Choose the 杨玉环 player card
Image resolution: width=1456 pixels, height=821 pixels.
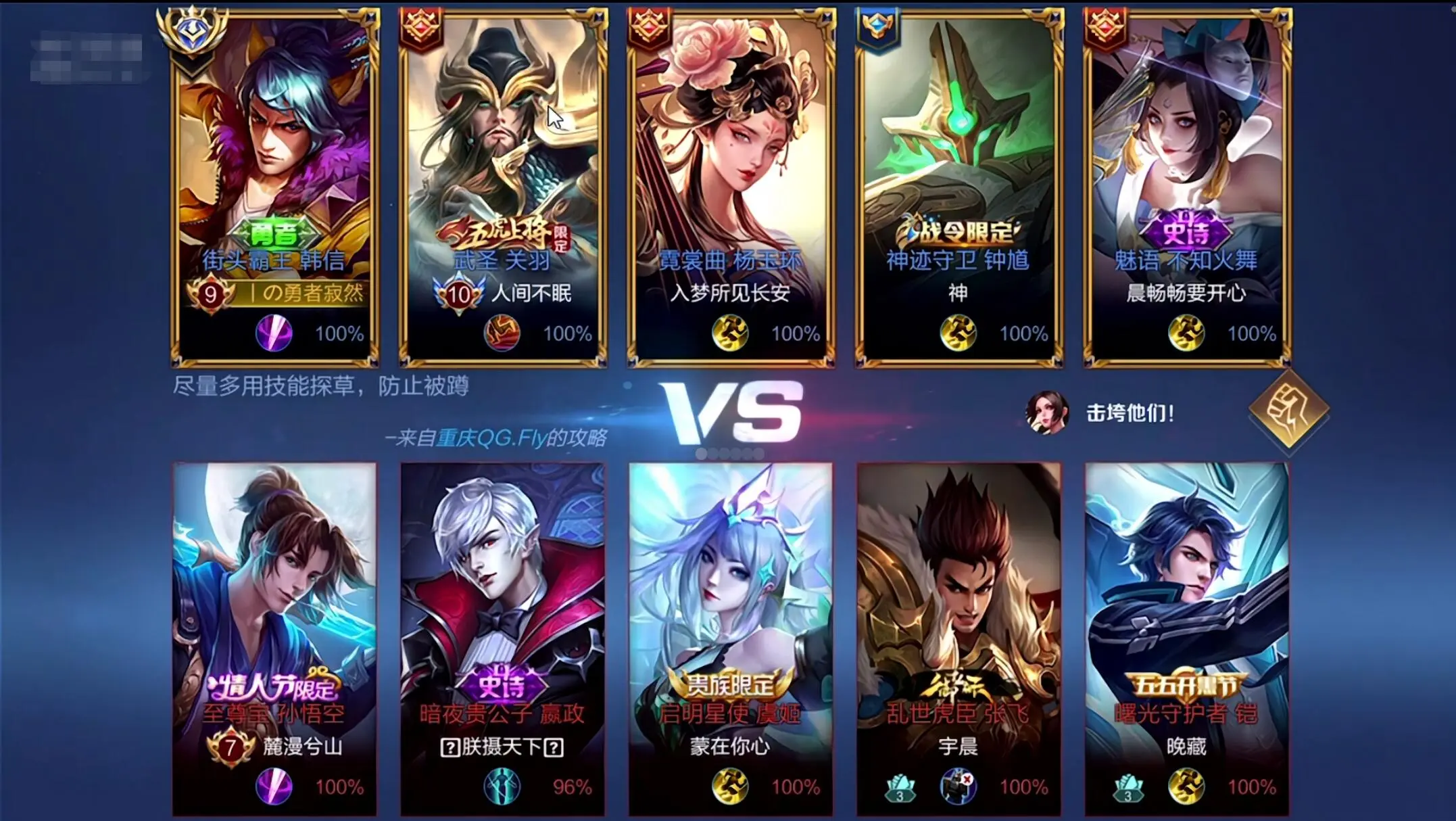click(x=731, y=186)
